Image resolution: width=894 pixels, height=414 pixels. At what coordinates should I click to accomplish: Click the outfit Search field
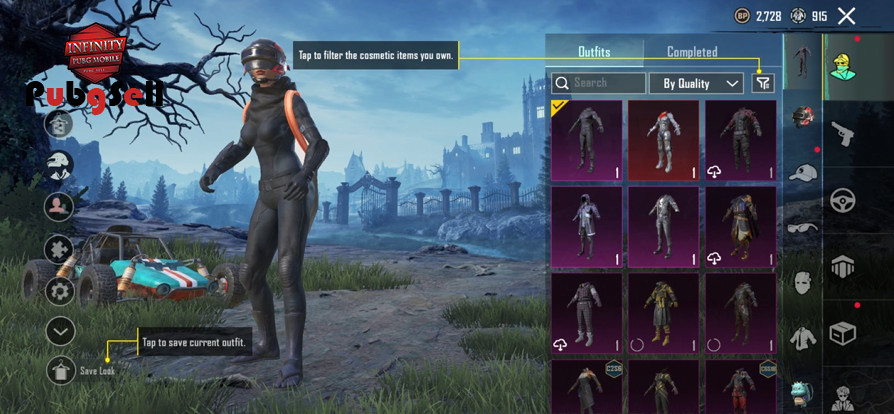598,83
